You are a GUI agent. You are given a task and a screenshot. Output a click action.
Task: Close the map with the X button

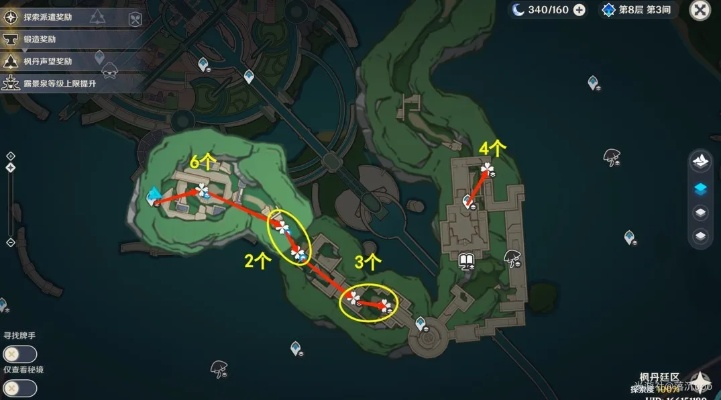coord(699,10)
